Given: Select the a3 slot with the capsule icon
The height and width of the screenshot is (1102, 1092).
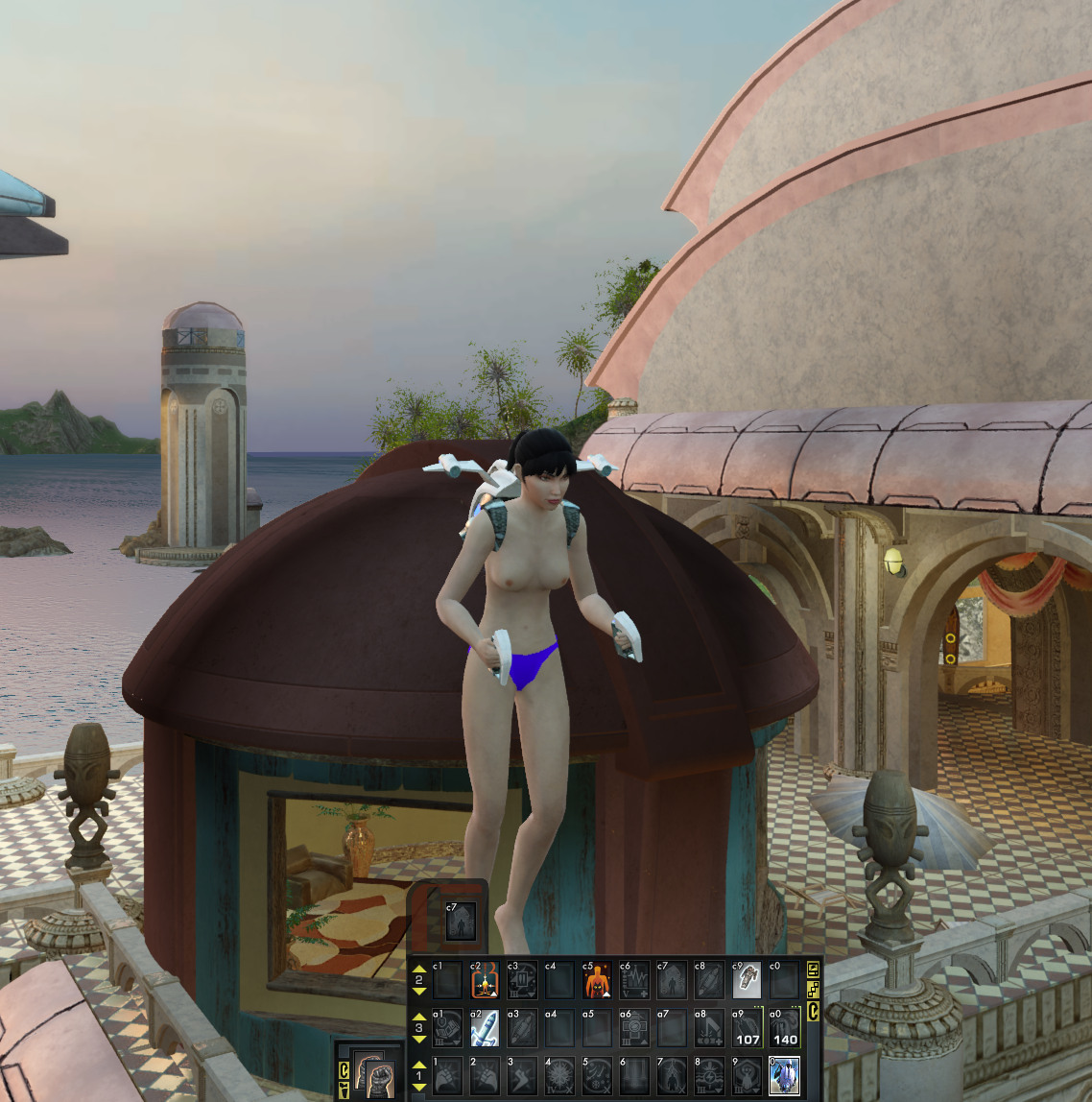Looking at the screenshot, I should pos(522,1028).
